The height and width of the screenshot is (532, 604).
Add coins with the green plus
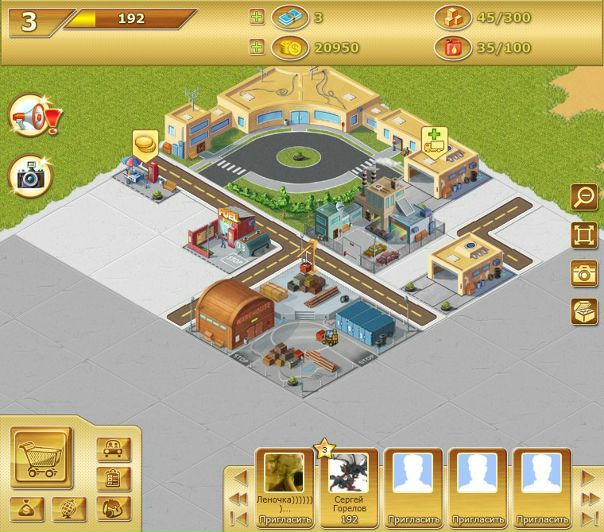pos(258,46)
